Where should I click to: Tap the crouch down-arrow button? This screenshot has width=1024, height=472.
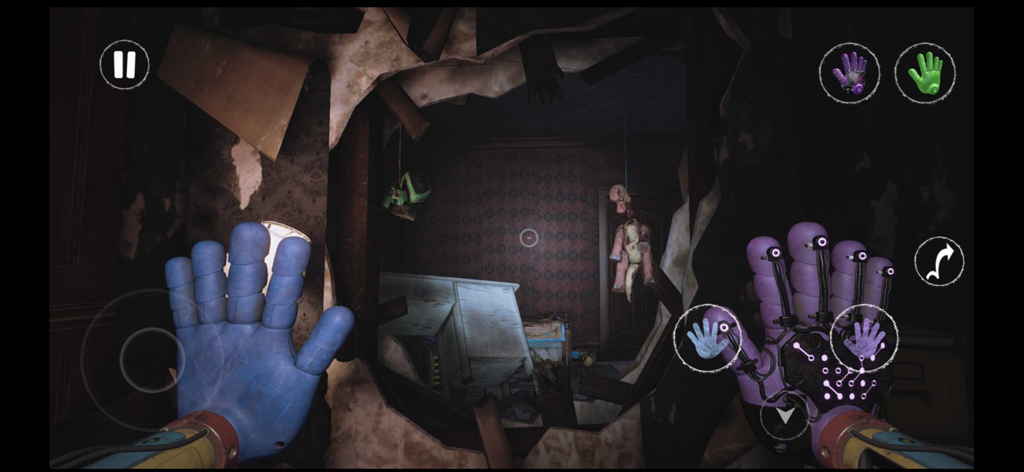coord(783,415)
